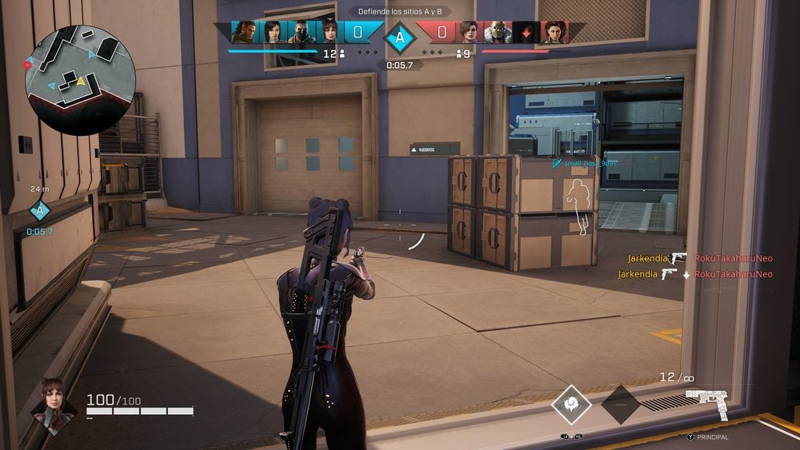Click your character portrait beside the health bar
800x450 pixels.
pyautogui.click(x=52, y=401)
